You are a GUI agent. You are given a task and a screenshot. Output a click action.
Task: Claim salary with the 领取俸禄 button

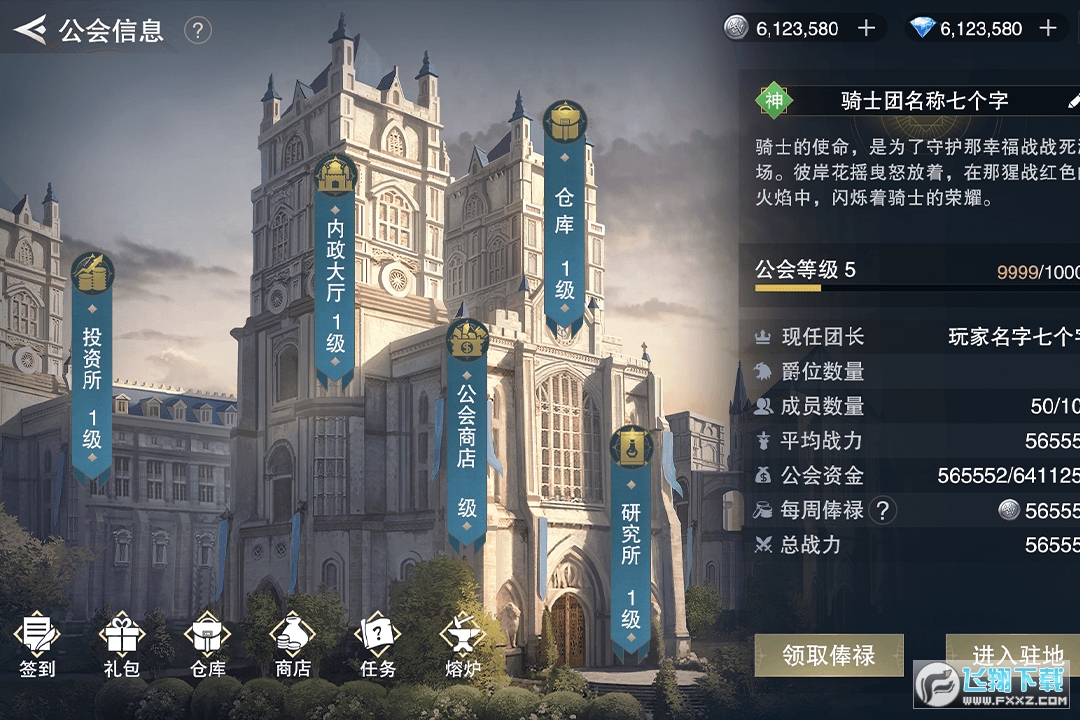click(828, 655)
